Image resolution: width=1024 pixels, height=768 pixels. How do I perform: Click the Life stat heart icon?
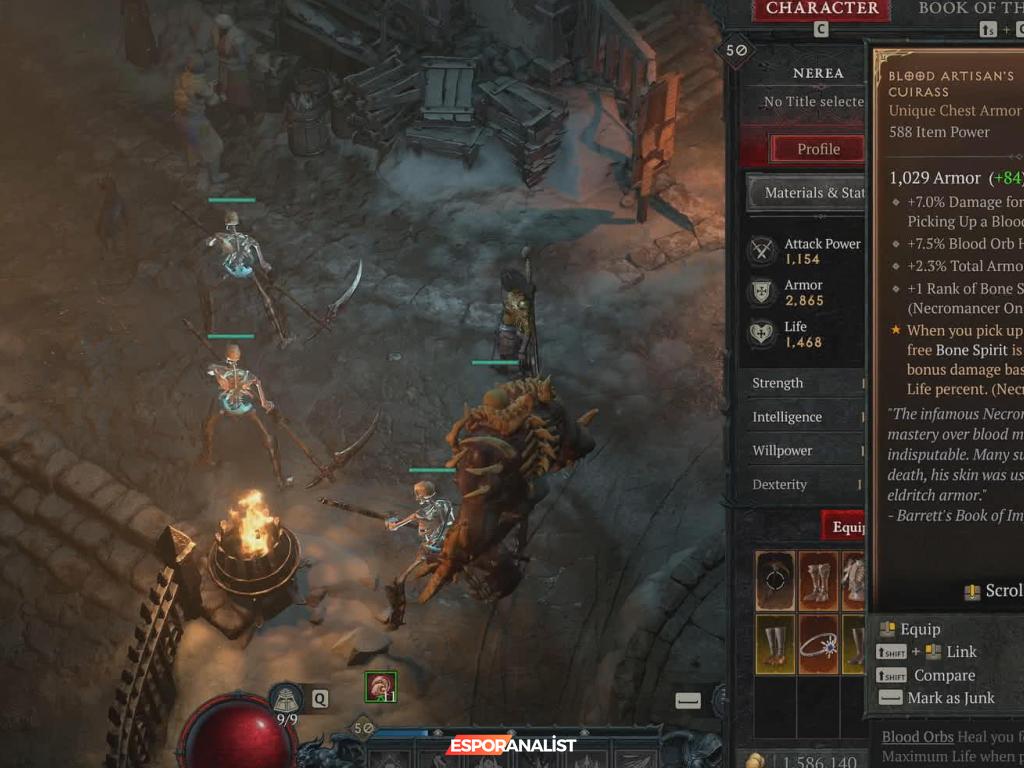click(x=764, y=334)
